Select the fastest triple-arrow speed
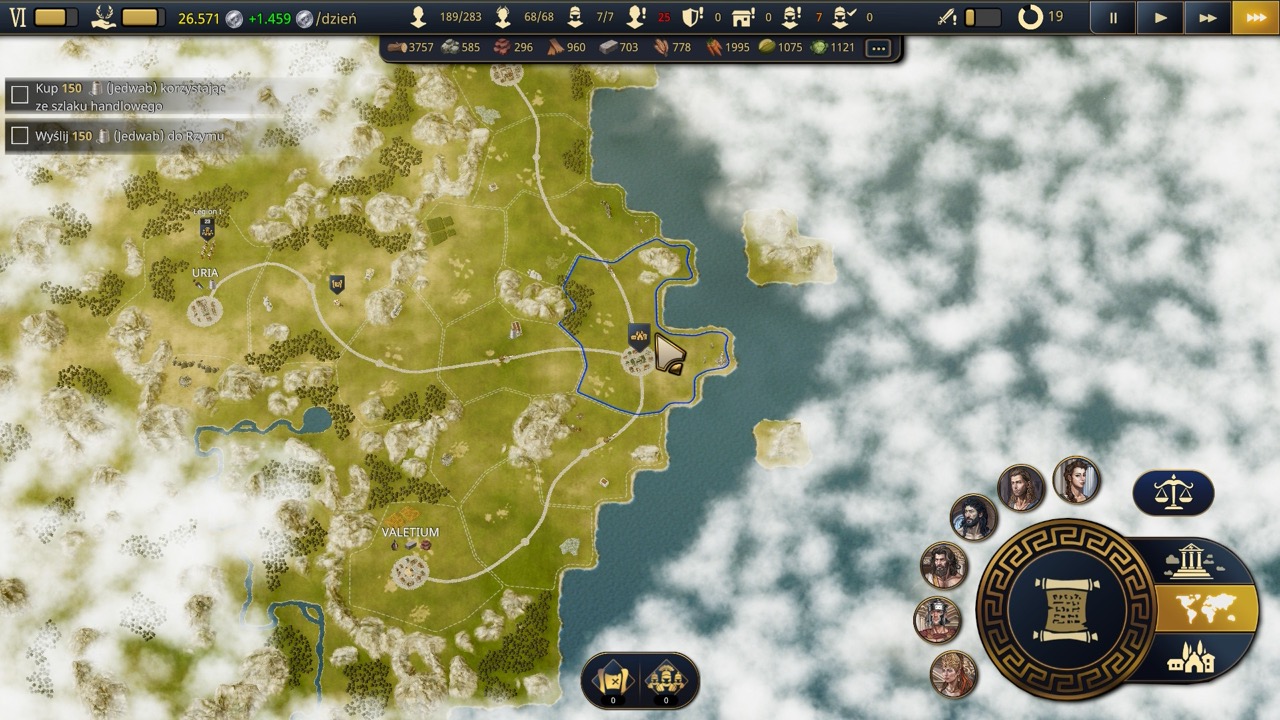1280x720 pixels. click(1255, 17)
